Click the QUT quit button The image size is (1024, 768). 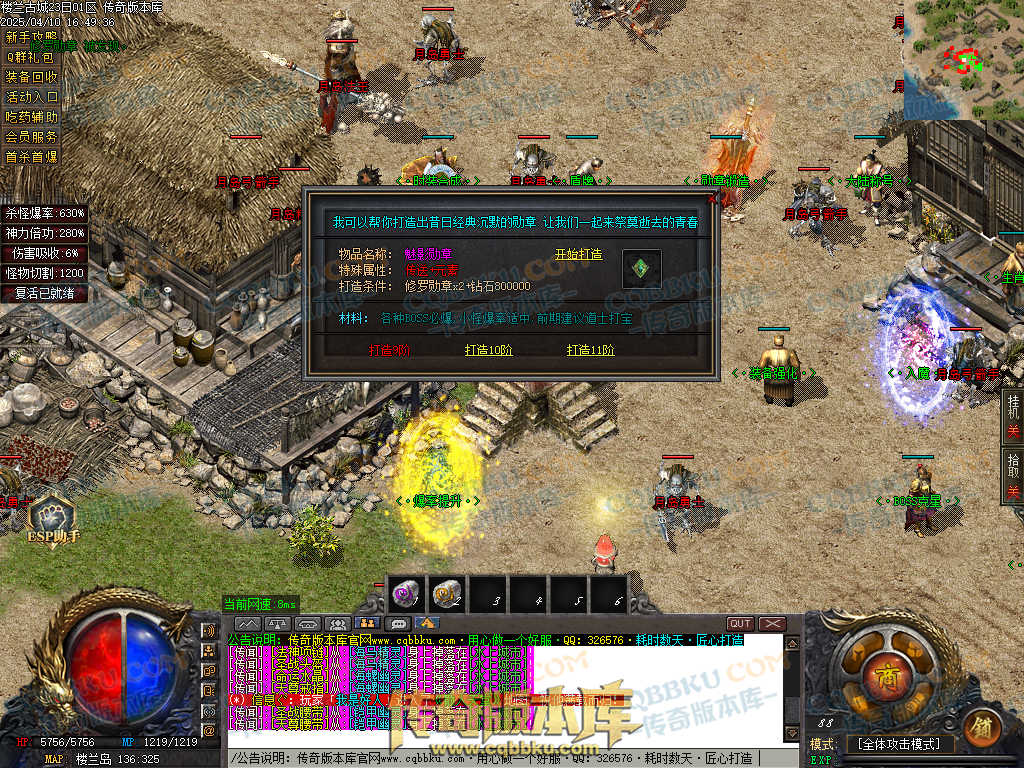click(740, 624)
